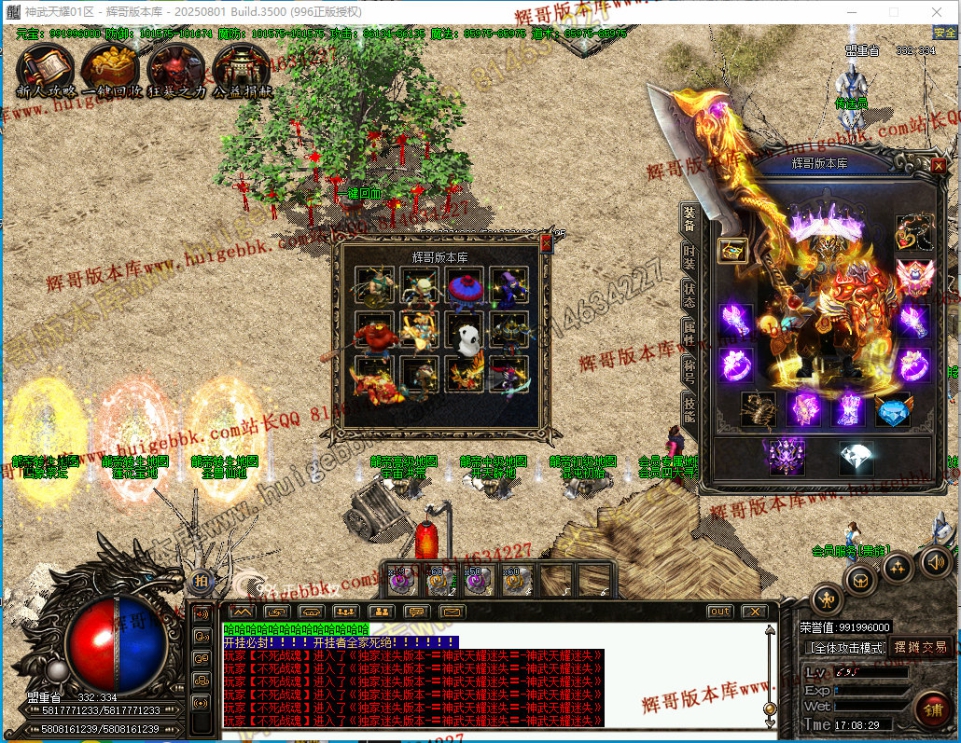Viewport: 961px width, 743px height.
Task: Open the 属性 attributes tab
Action: (690, 331)
